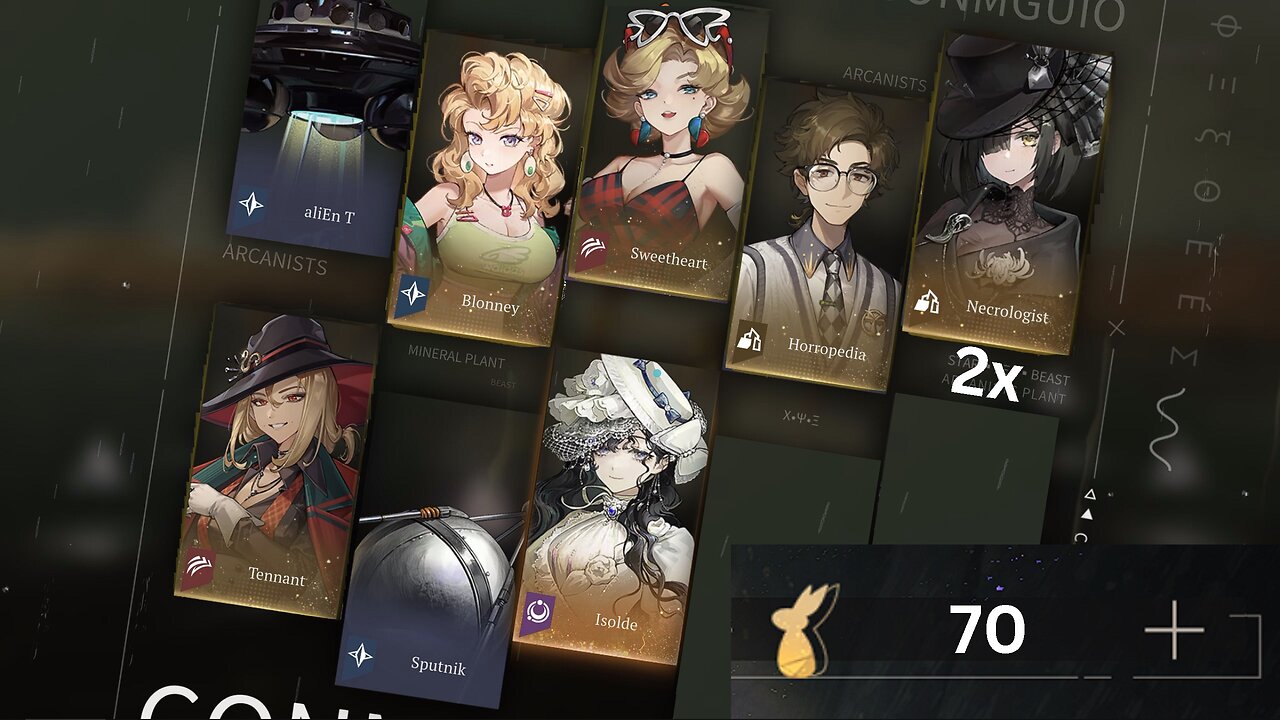
Task: Select the Star afflatus icon on aliEn T's card
Action: [253, 203]
